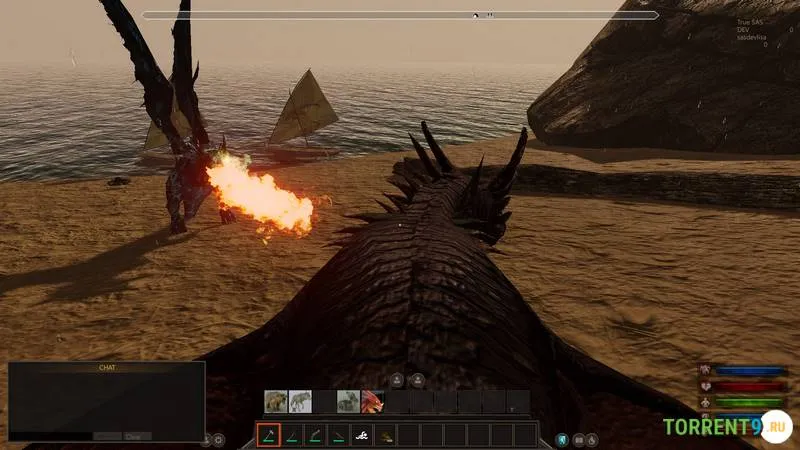Click the Clear button in chat

click(x=137, y=436)
